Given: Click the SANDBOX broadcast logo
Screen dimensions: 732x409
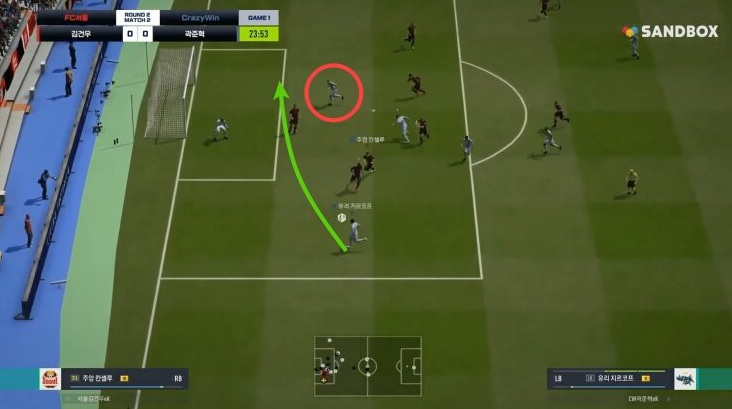Looking at the screenshot, I should [x=671, y=32].
